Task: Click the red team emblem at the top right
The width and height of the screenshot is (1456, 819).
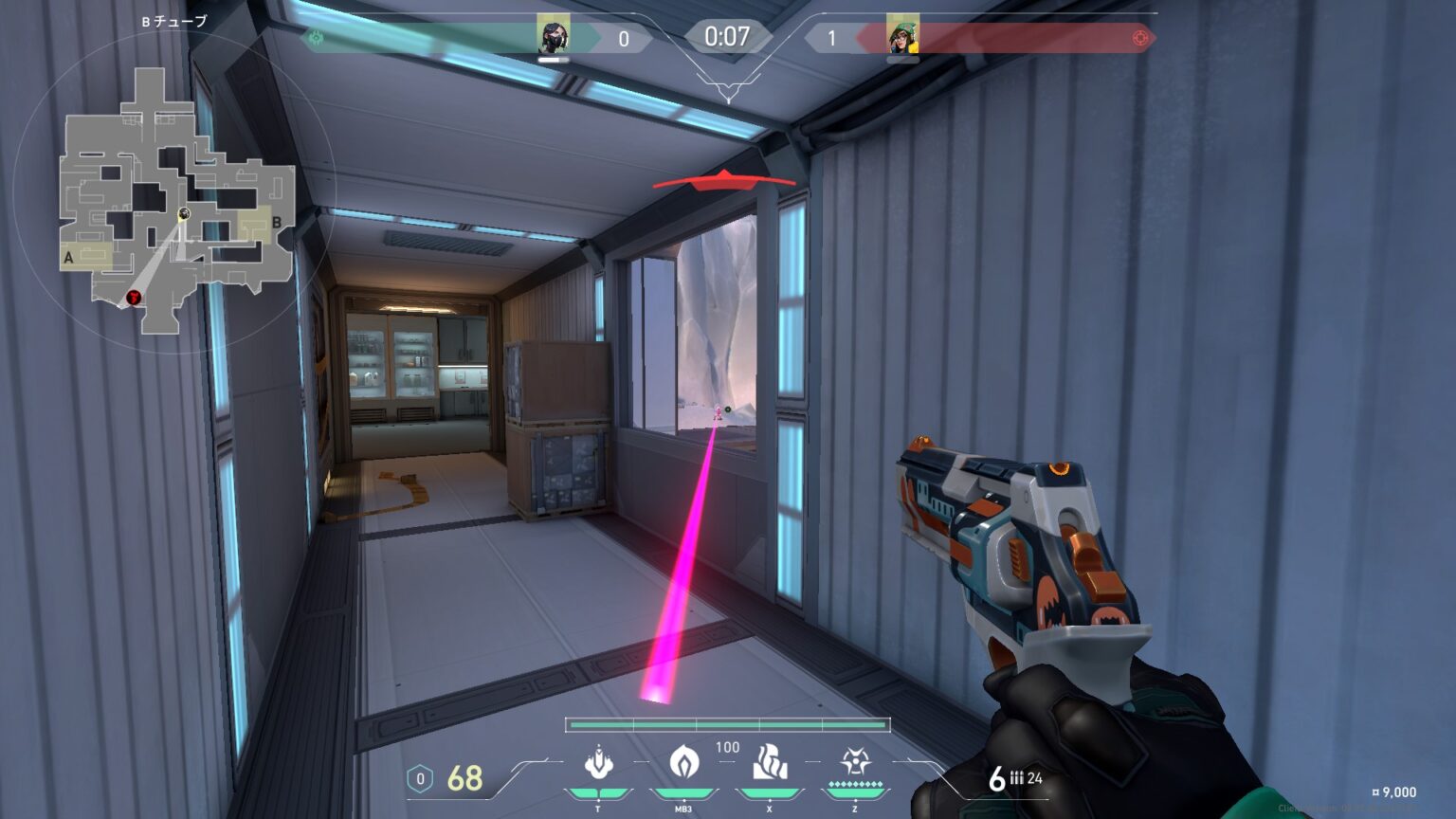Action: (x=1140, y=38)
